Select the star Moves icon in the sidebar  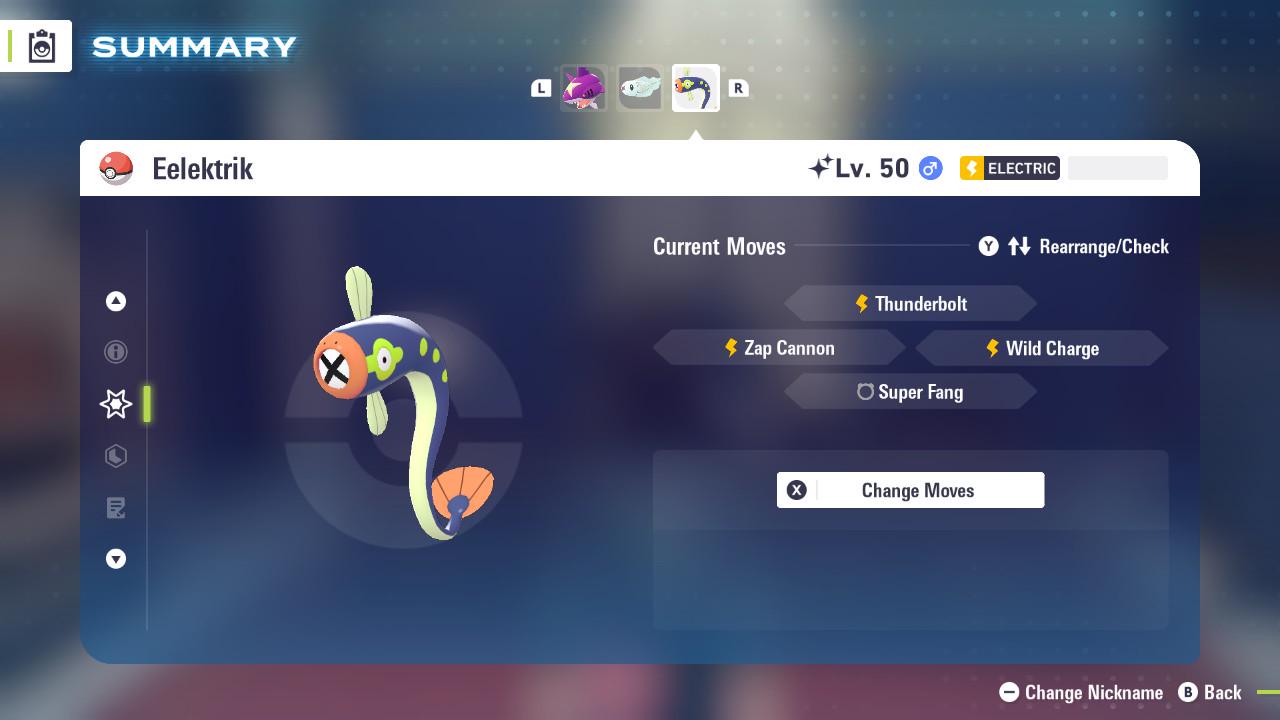coord(116,404)
